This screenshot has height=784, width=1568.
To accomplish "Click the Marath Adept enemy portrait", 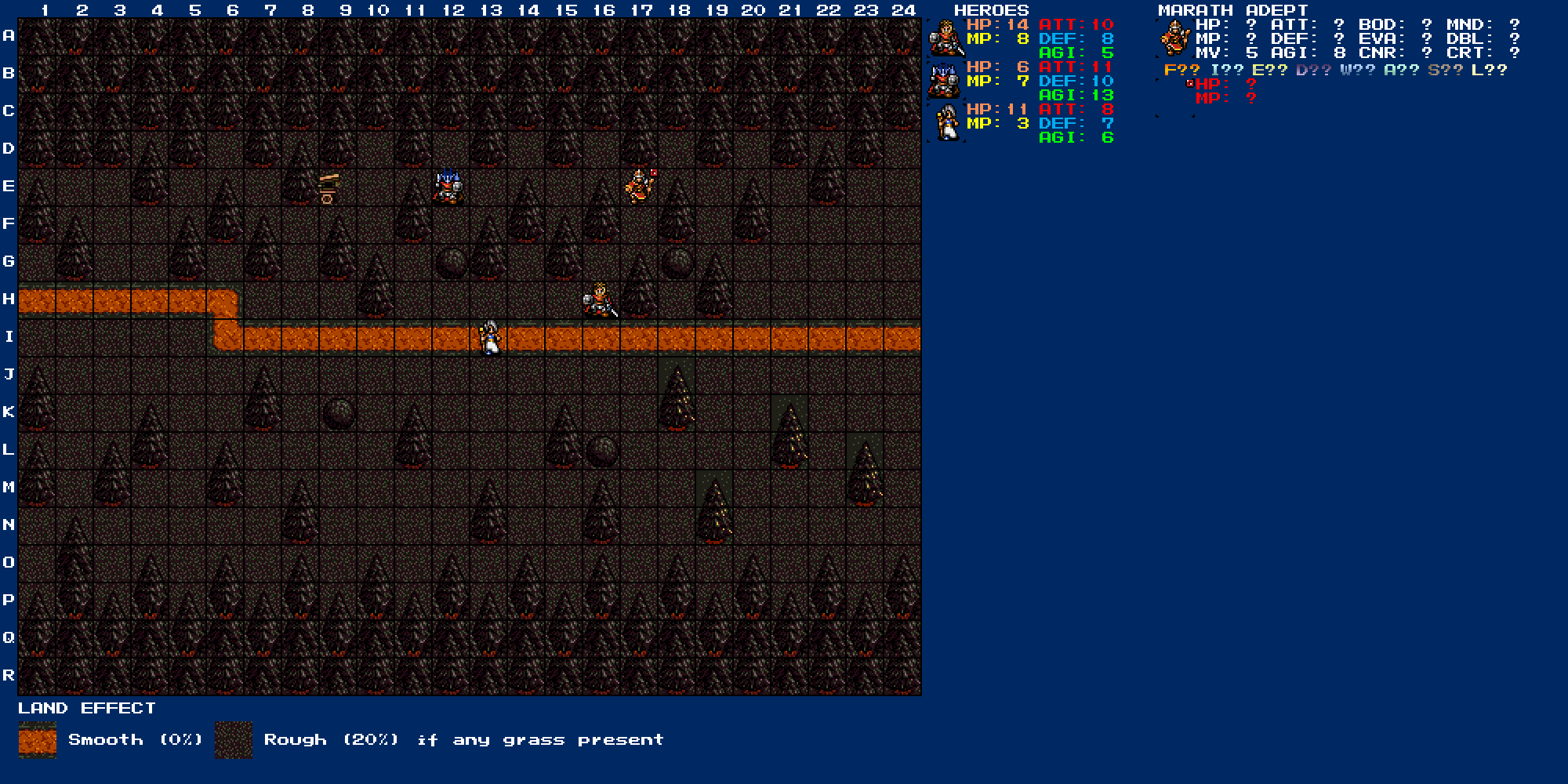I will (1174, 38).
